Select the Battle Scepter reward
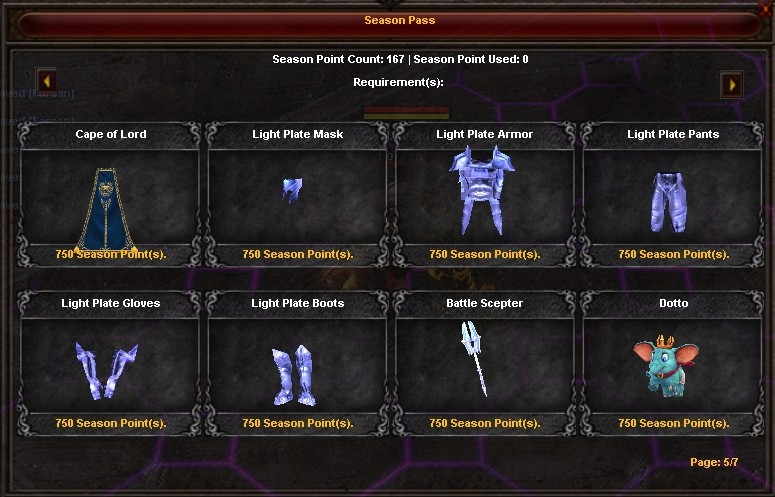 coord(484,369)
